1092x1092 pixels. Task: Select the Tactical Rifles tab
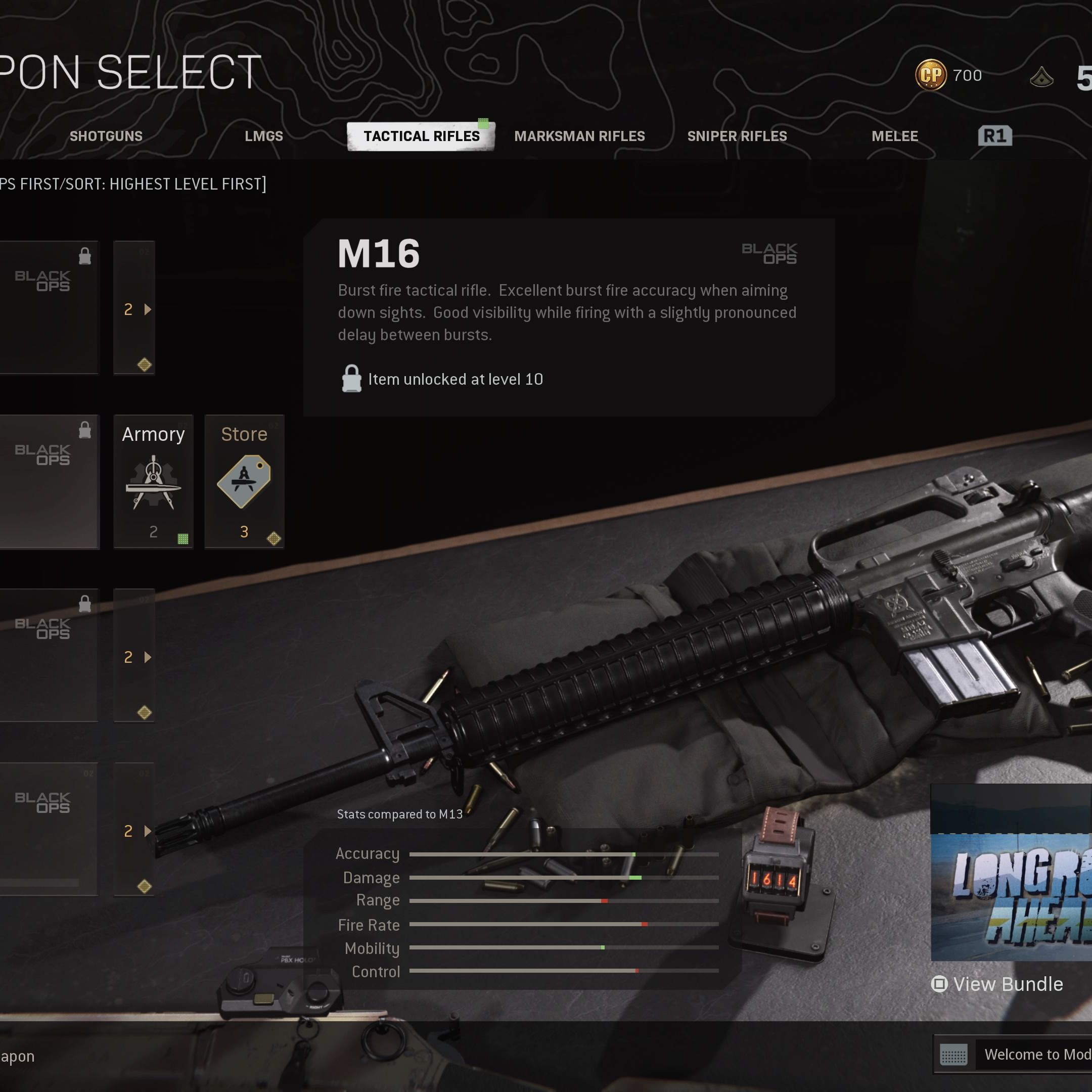pos(421,136)
